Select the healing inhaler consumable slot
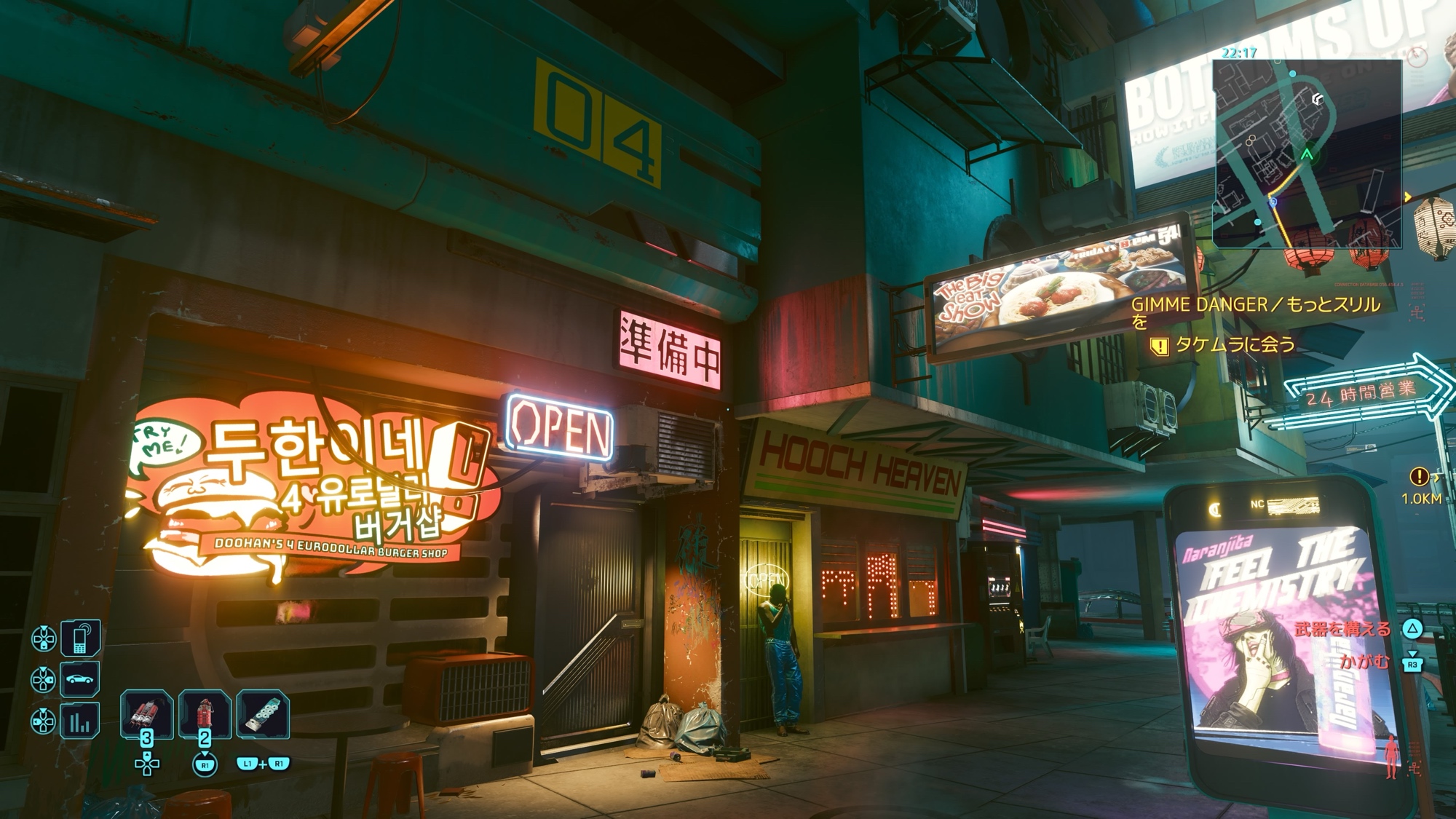Viewport: 1456px width, 819px height. [x=146, y=714]
